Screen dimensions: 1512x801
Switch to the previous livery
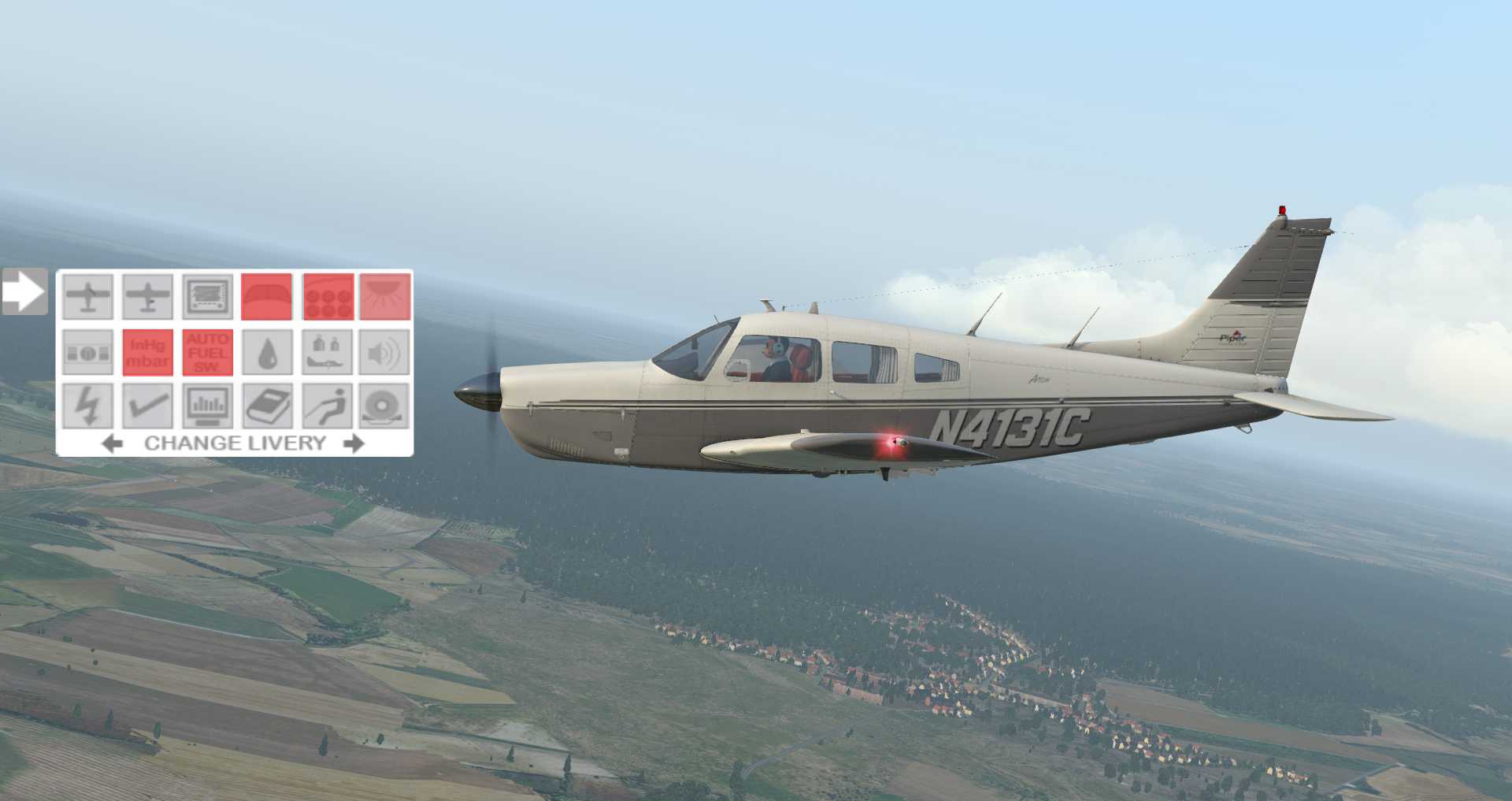(x=113, y=443)
